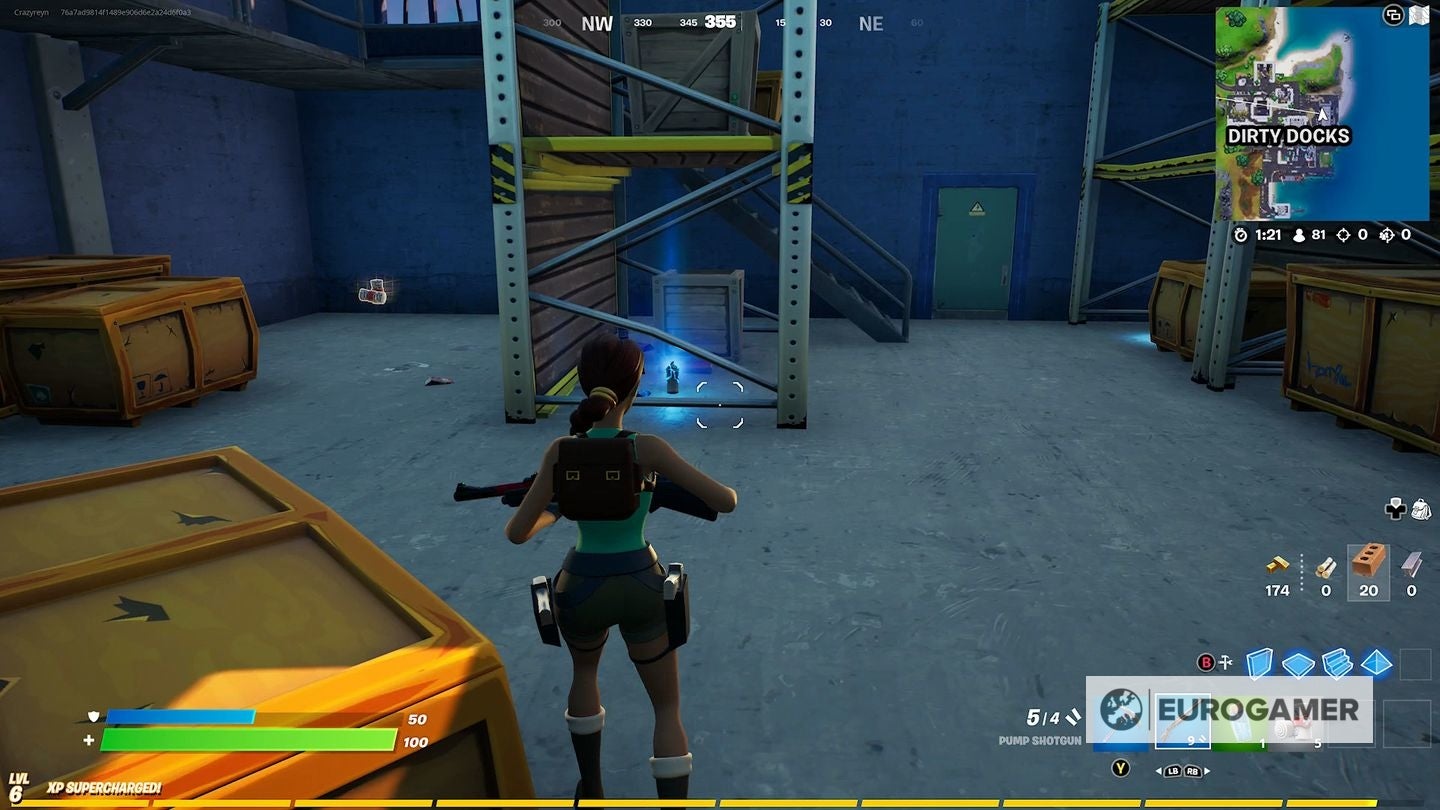Select the stairs build piece icon
1440x810 pixels.
tap(1338, 664)
